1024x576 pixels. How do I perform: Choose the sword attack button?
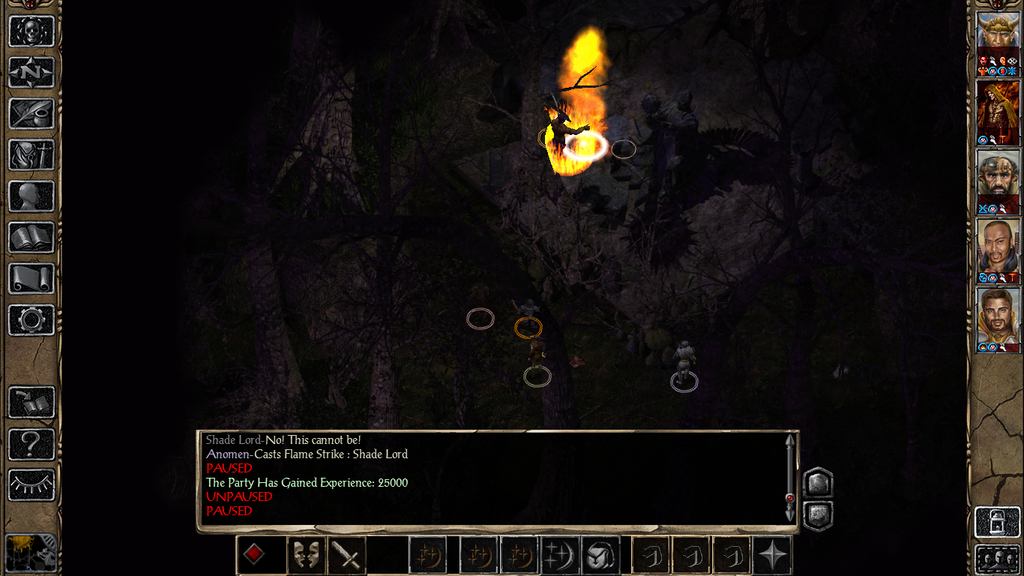coord(347,555)
